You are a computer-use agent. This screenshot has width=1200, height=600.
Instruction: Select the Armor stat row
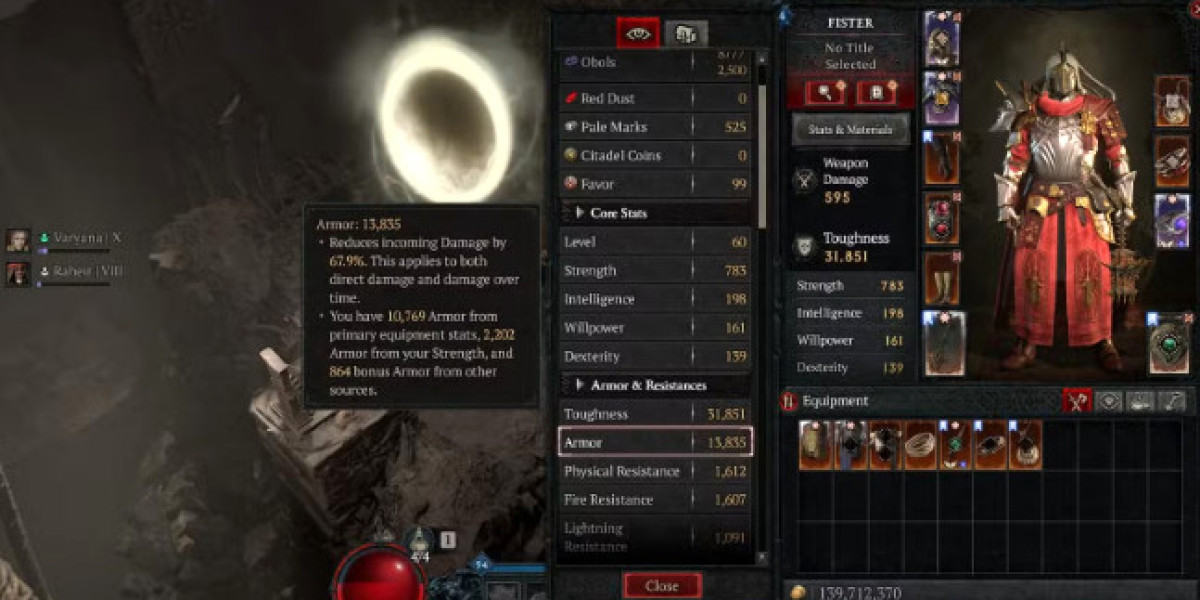pyautogui.click(x=655, y=442)
